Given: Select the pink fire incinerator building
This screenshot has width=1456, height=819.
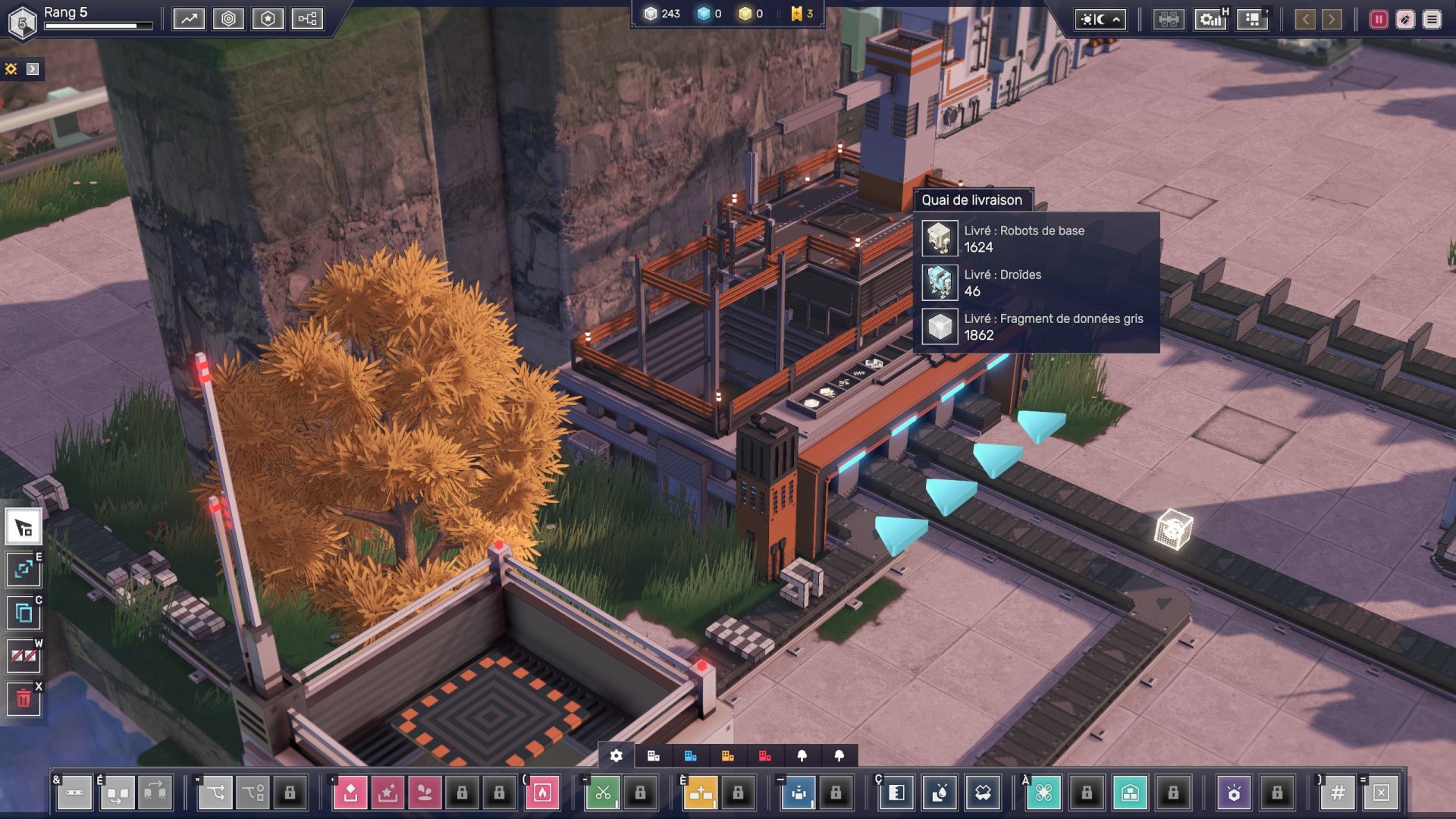Looking at the screenshot, I should click(x=542, y=793).
